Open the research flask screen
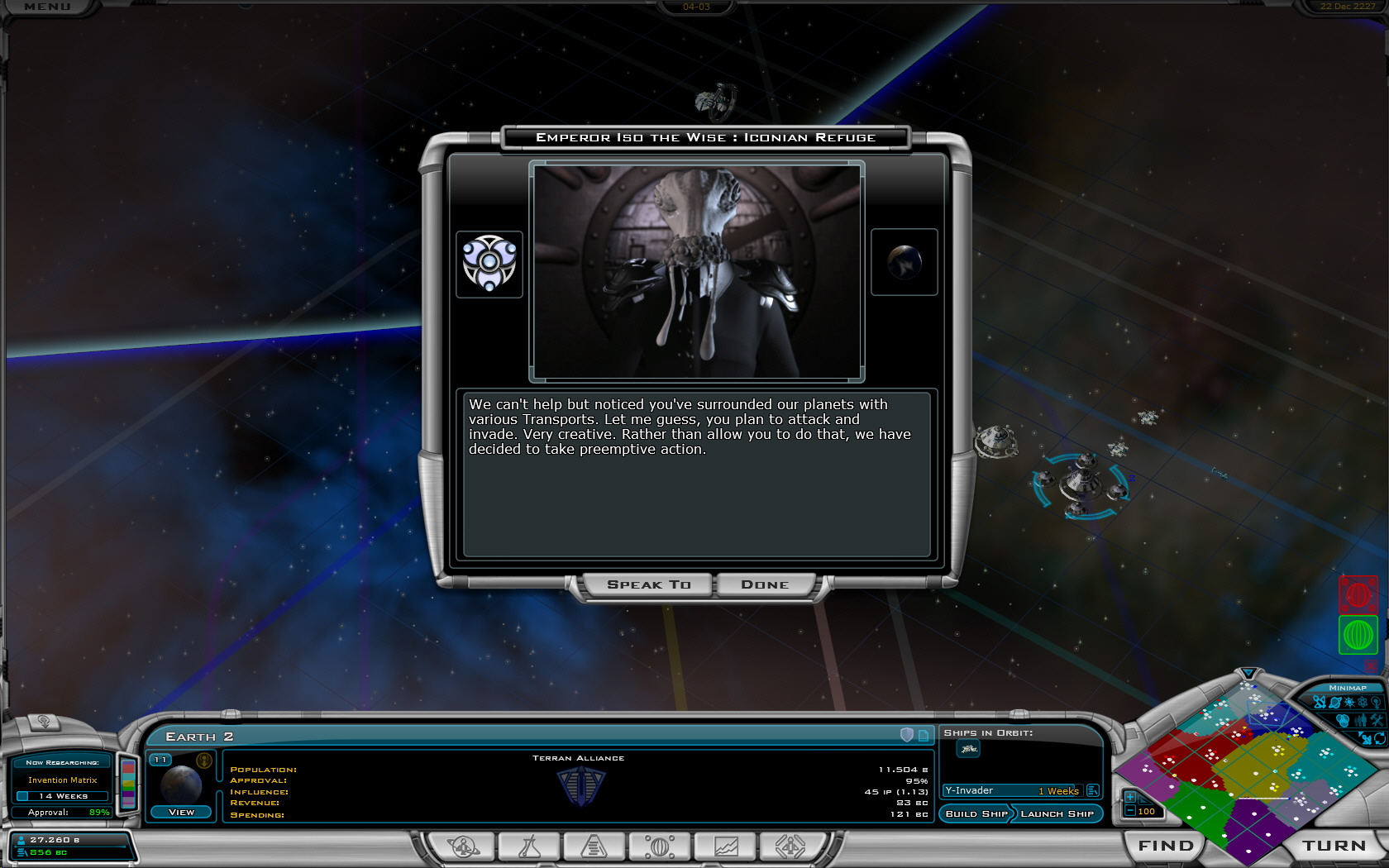Image resolution: width=1389 pixels, height=868 pixels. point(529,847)
